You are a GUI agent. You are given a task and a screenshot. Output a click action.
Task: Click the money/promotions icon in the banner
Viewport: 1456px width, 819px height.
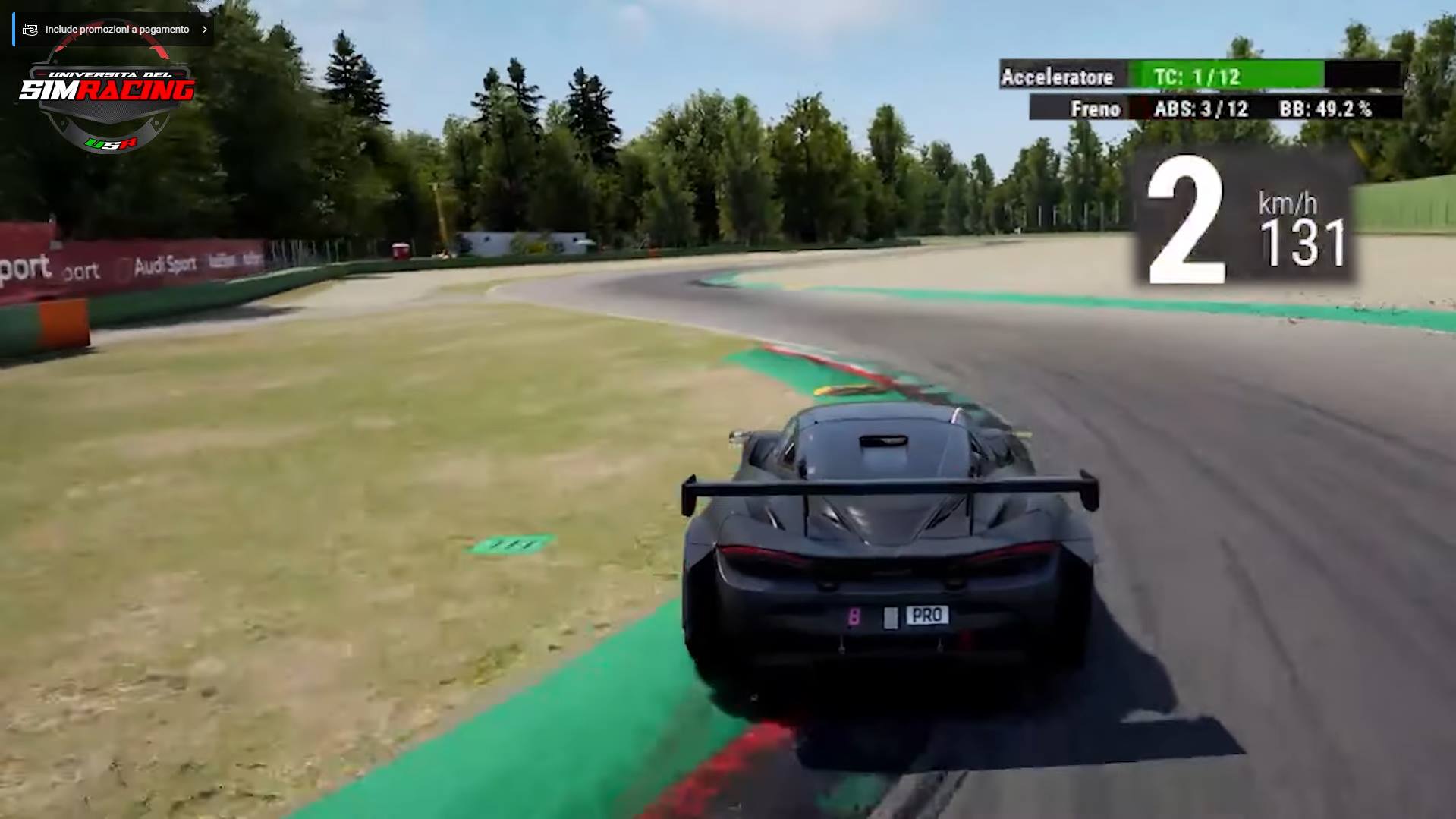coord(30,29)
